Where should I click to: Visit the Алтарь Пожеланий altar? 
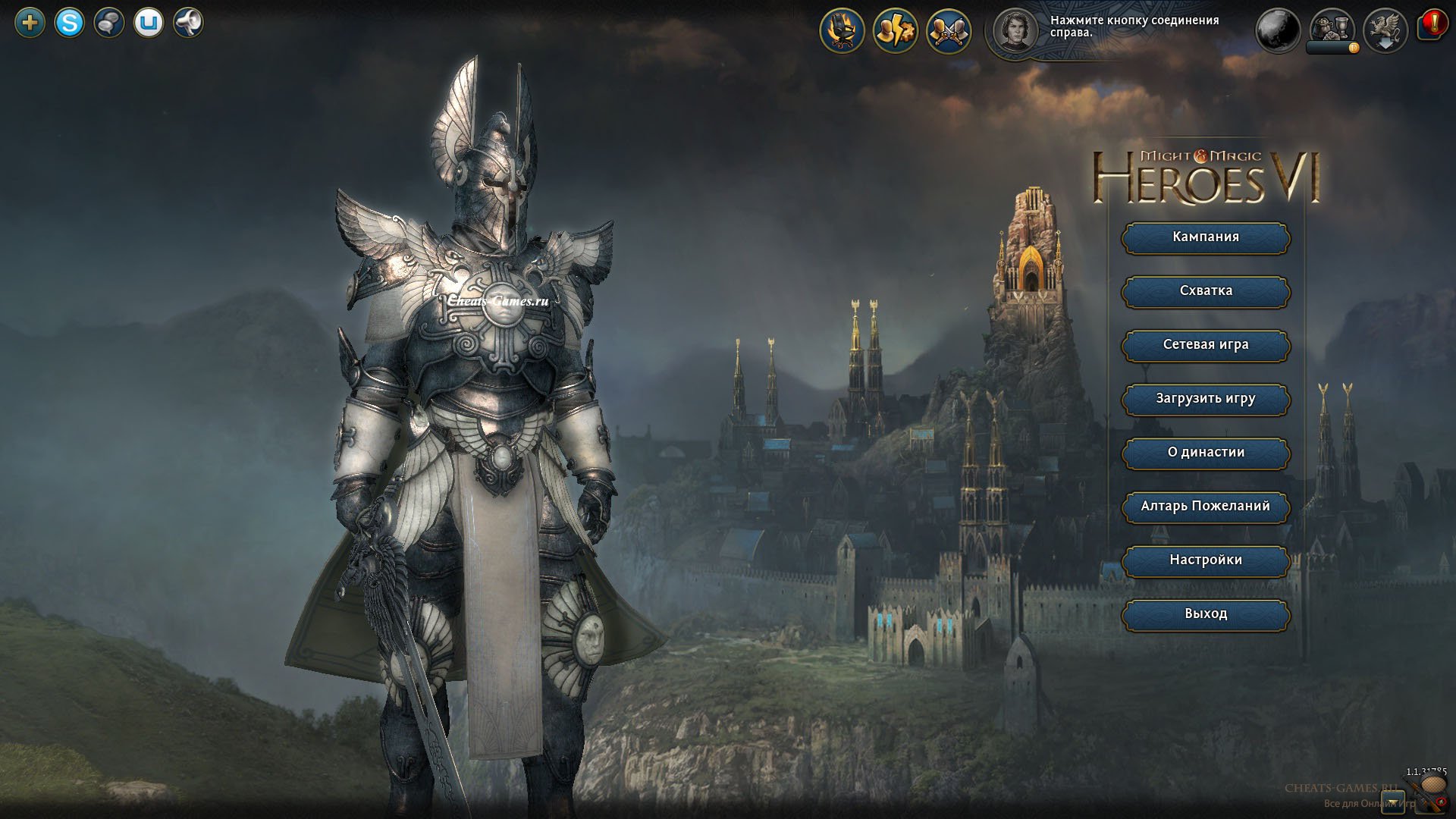pos(1206,507)
